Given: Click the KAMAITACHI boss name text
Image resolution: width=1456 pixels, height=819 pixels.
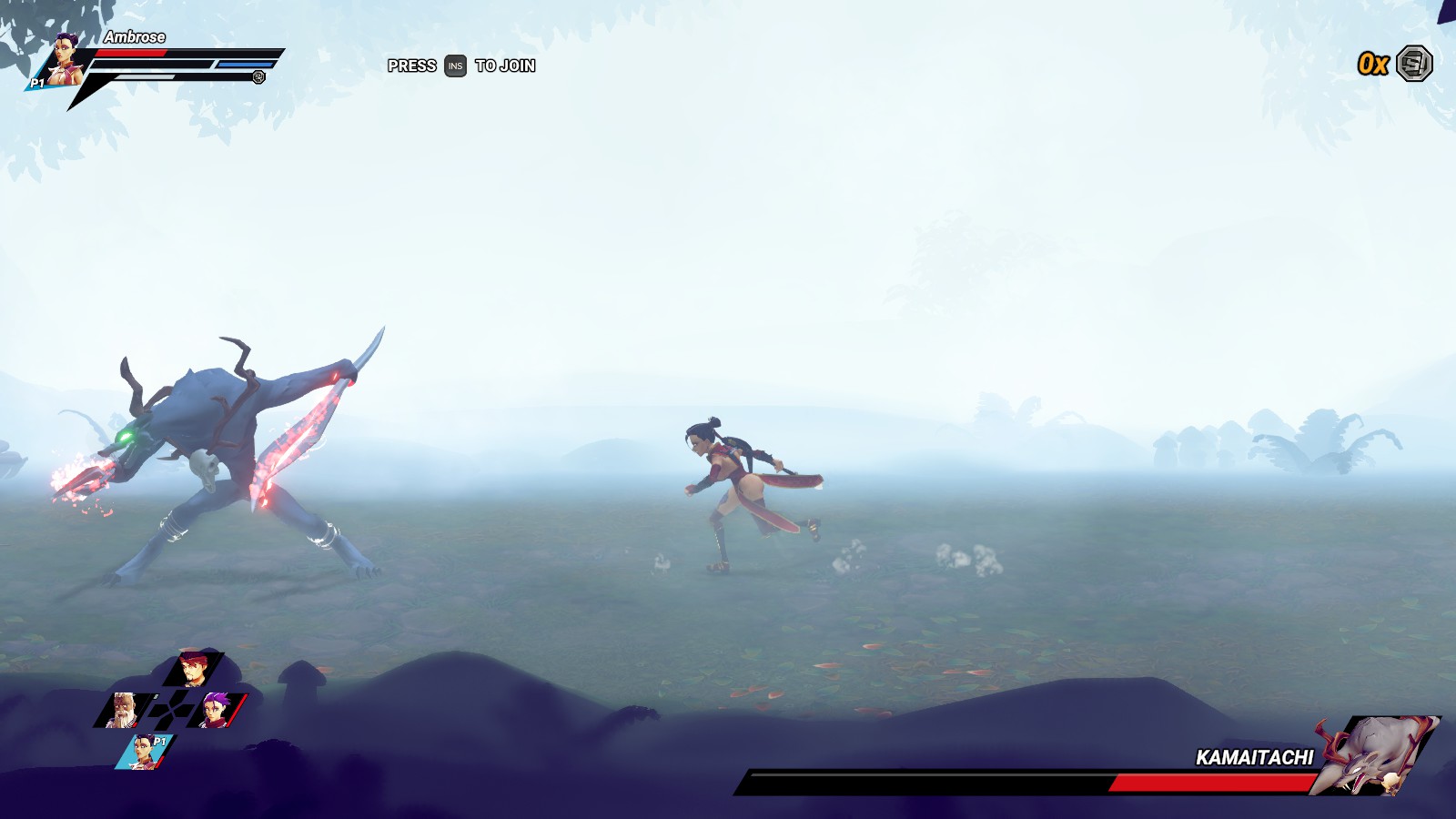Looking at the screenshot, I should click(1256, 756).
